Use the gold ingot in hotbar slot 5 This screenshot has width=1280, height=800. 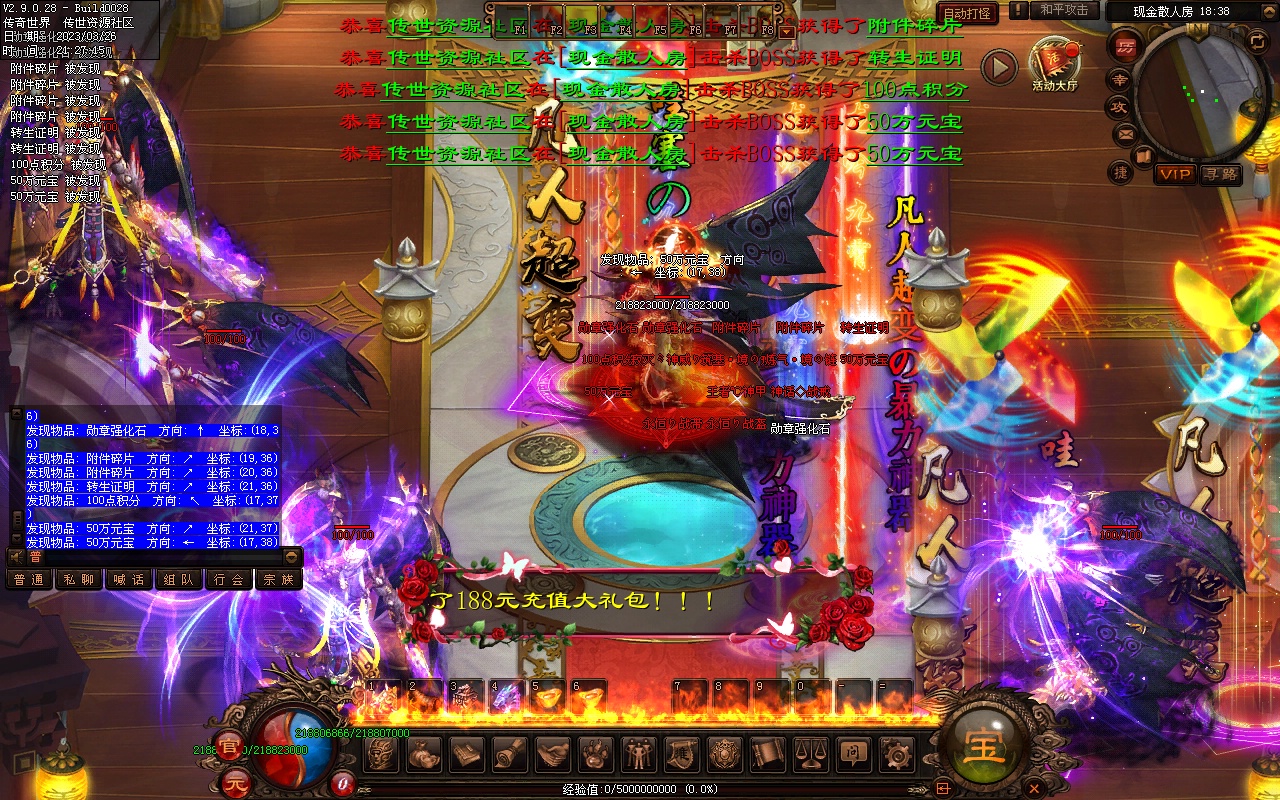click(x=548, y=697)
